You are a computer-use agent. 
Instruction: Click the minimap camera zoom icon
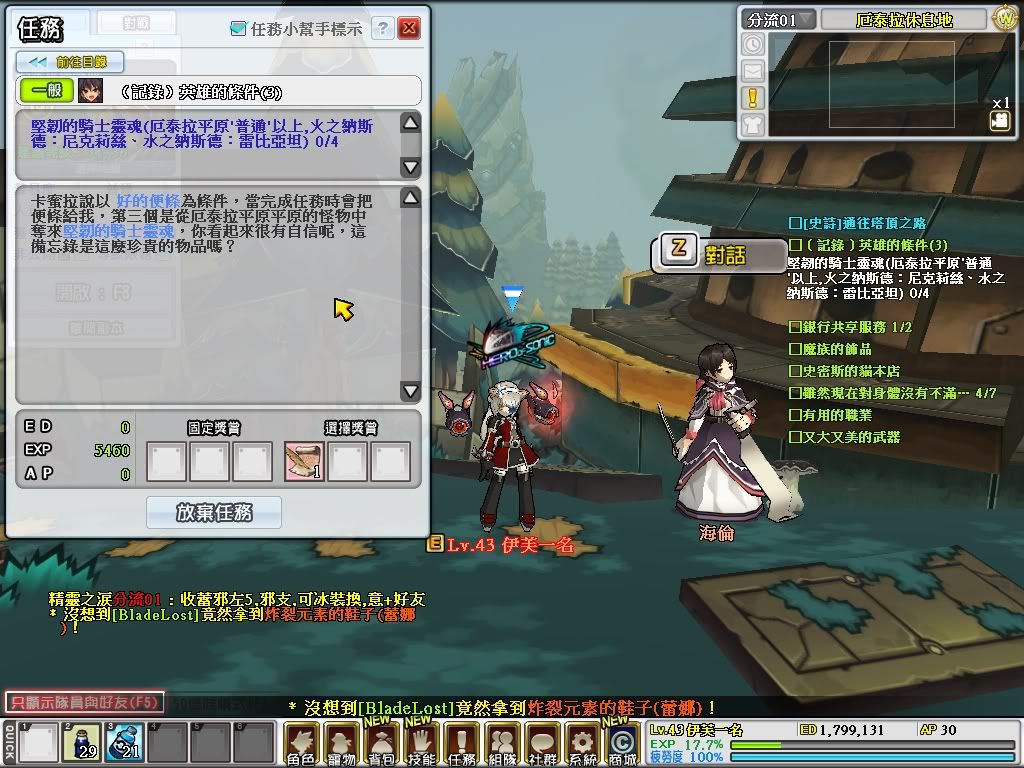pos(999,120)
